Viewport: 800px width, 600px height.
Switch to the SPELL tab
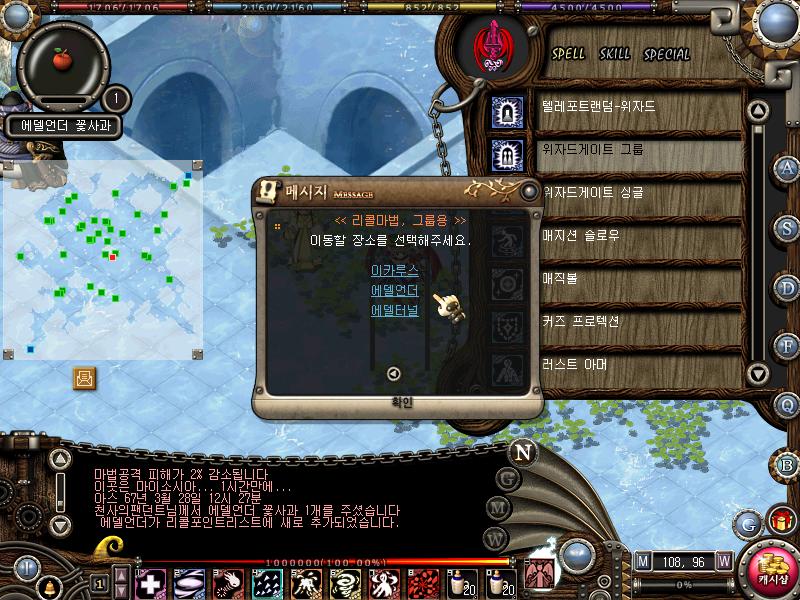[x=569, y=54]
